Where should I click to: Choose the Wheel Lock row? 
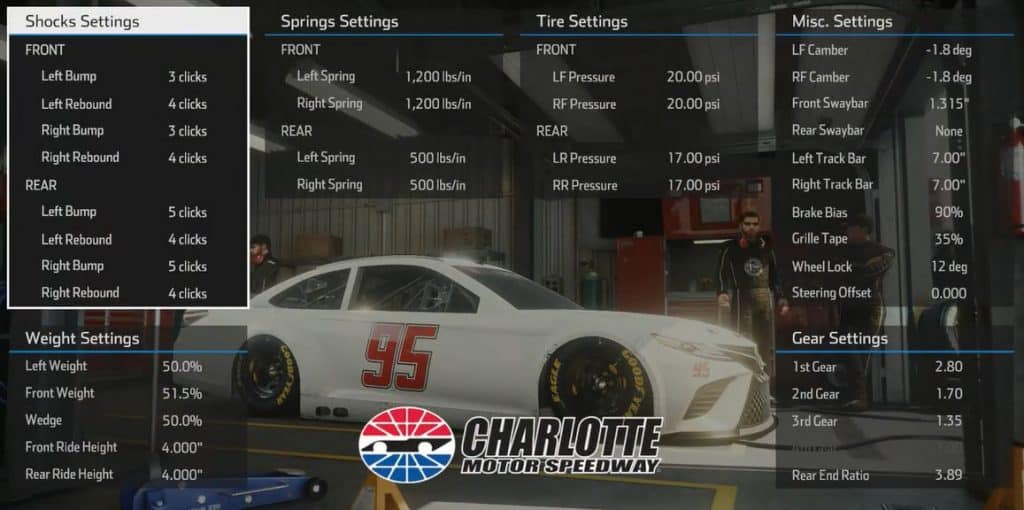coord(878,267)
